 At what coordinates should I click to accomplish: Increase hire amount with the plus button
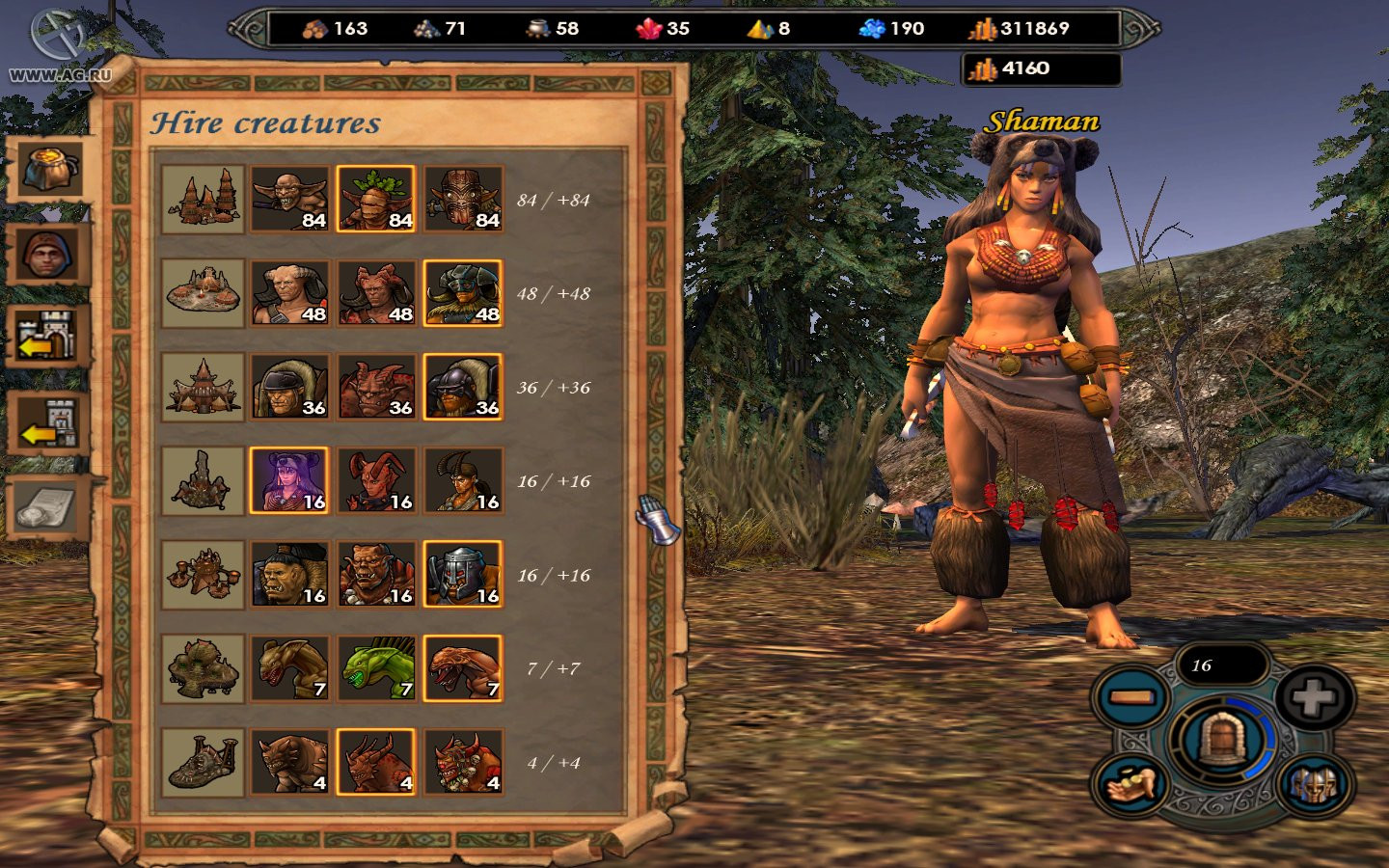pos(1314,697)
